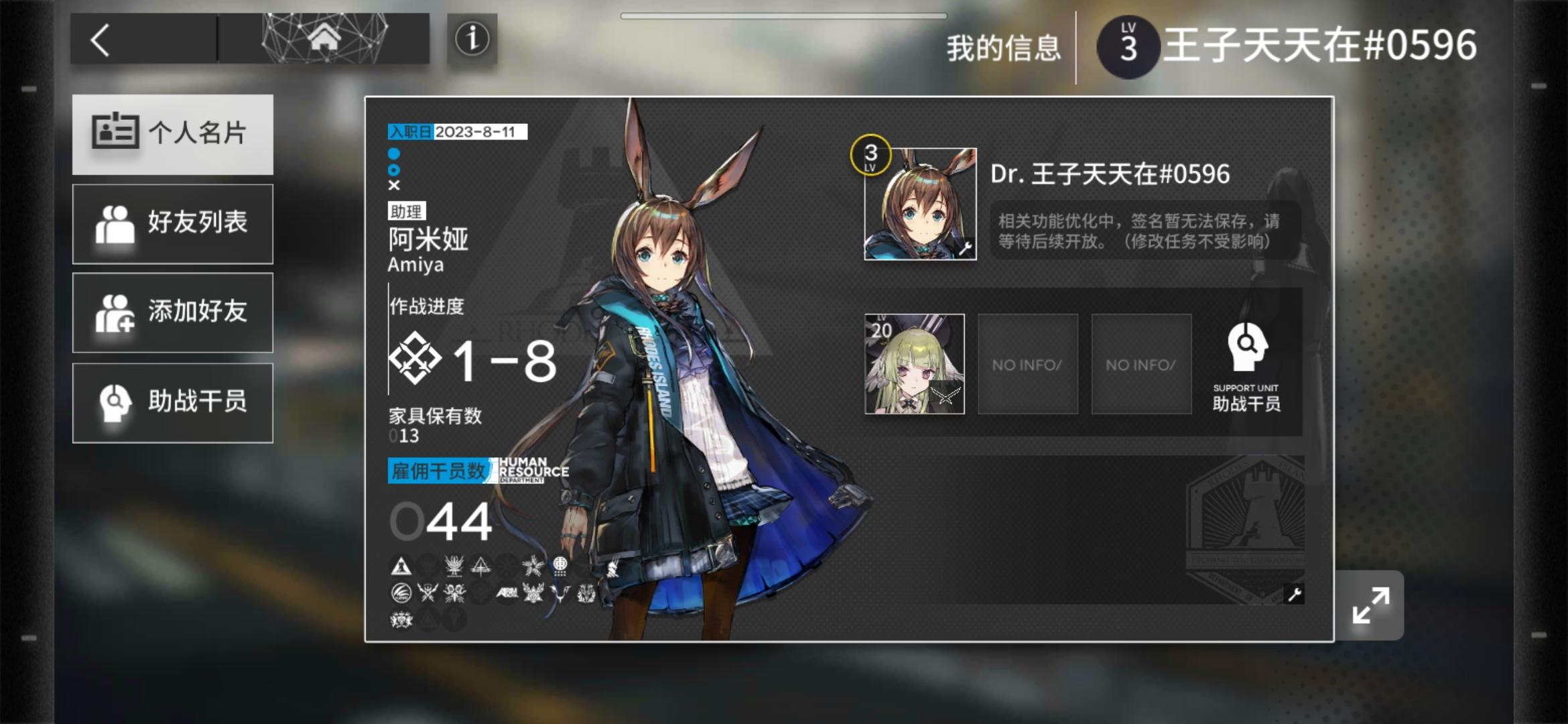Click the second NO INFO support slot

[1141, 364]
